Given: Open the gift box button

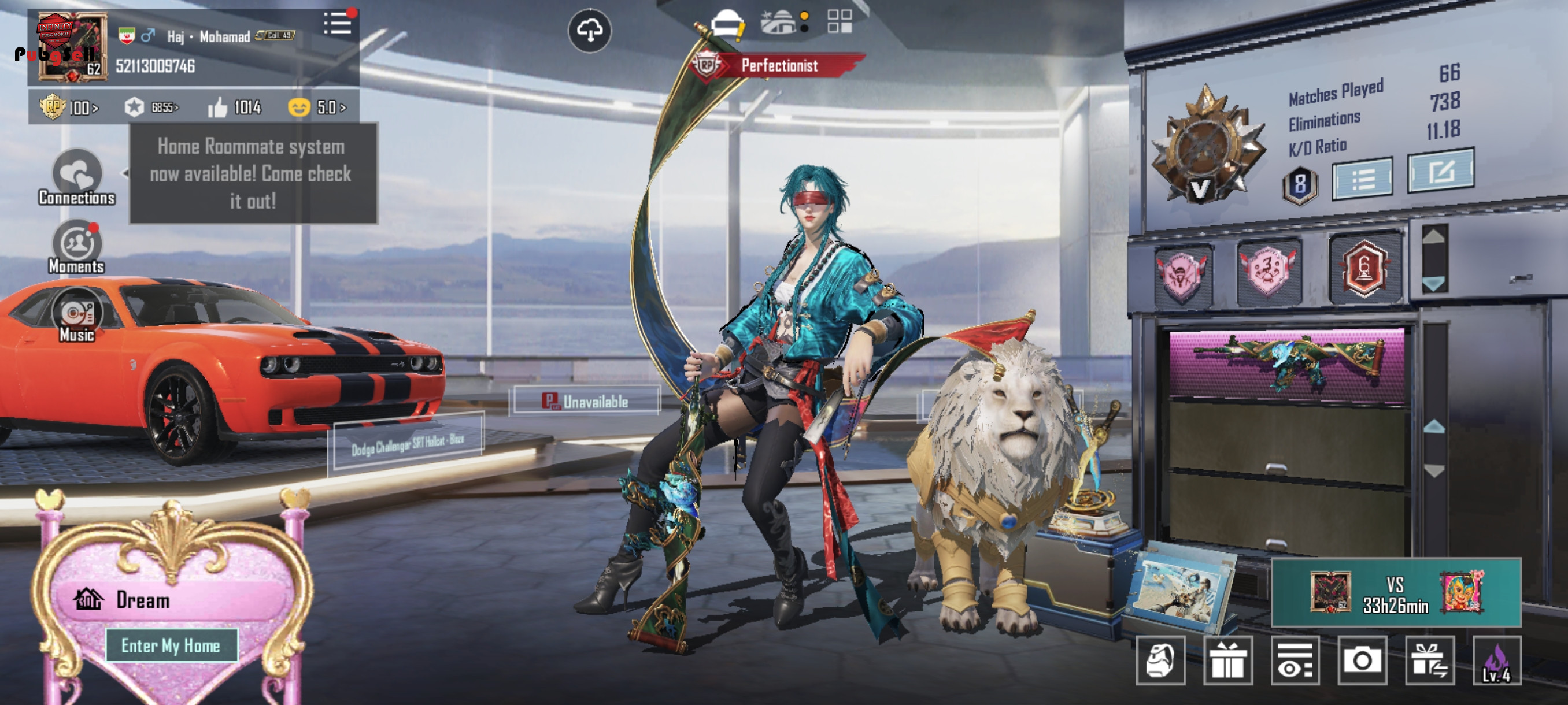Looking at the screenshot, I should coord(1227,661).
